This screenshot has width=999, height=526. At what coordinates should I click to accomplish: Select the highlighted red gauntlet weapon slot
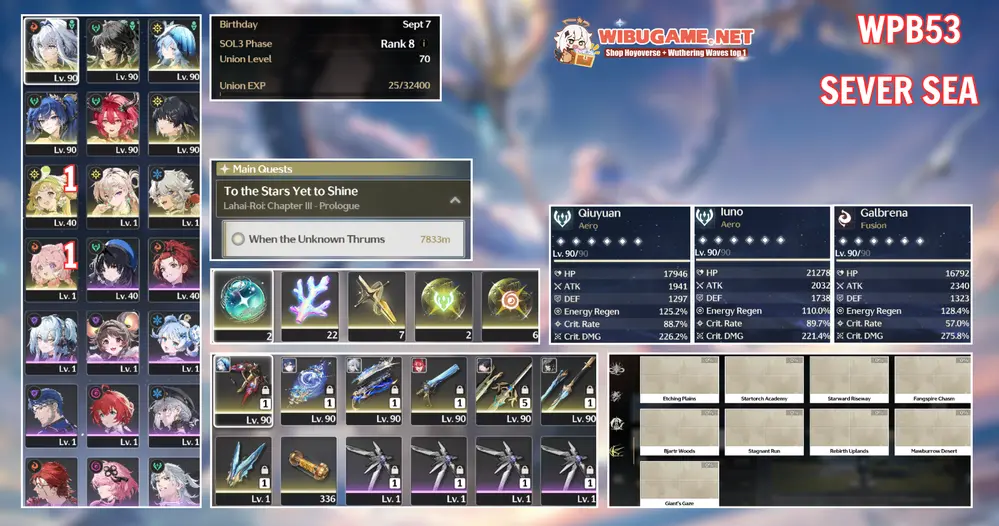[x=243, y=389]
